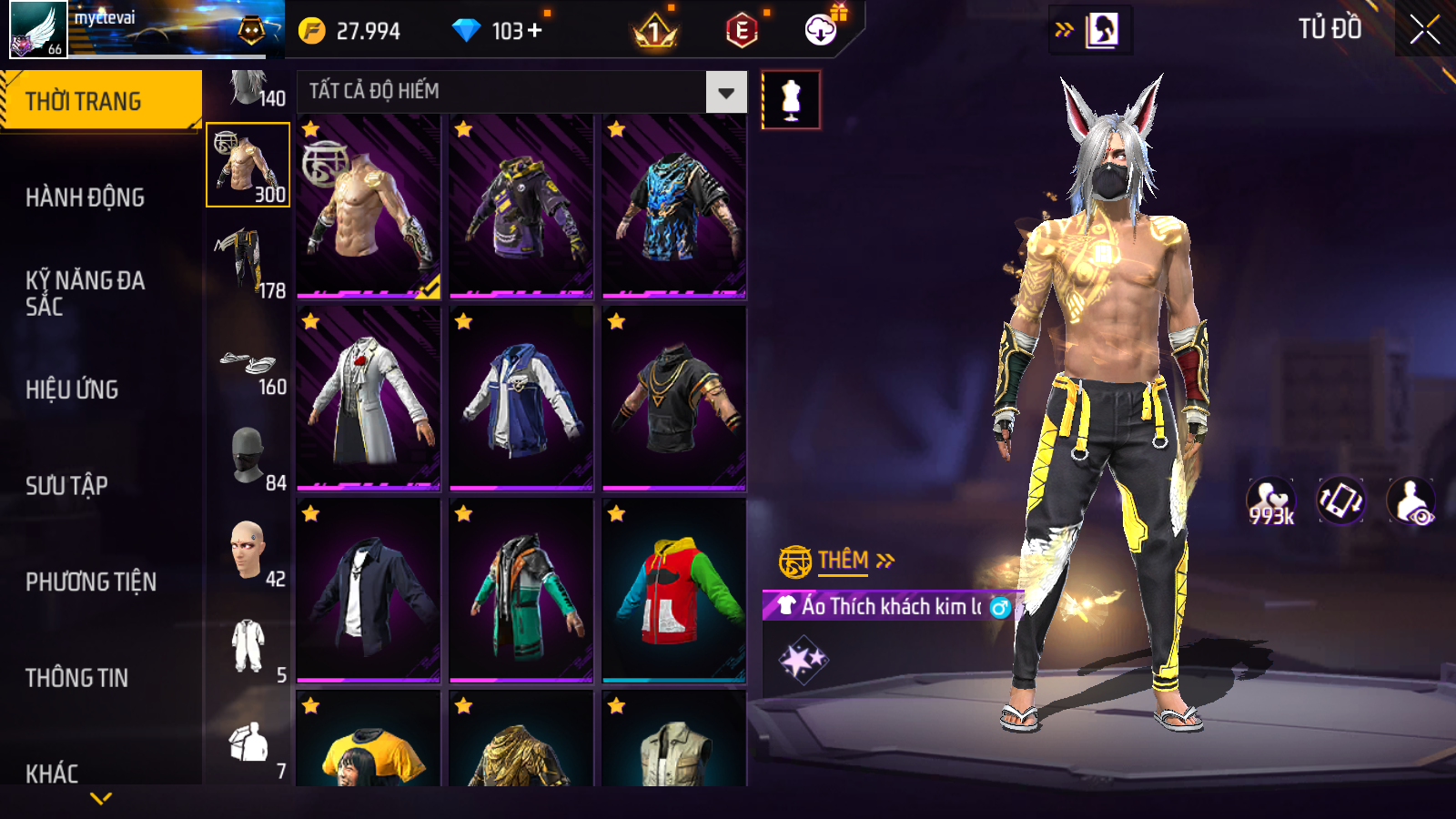The height and width of the screenshot is (819, 1456).
Task: Select the blue flame pattern shirt
Action: [x=674, y=207]
